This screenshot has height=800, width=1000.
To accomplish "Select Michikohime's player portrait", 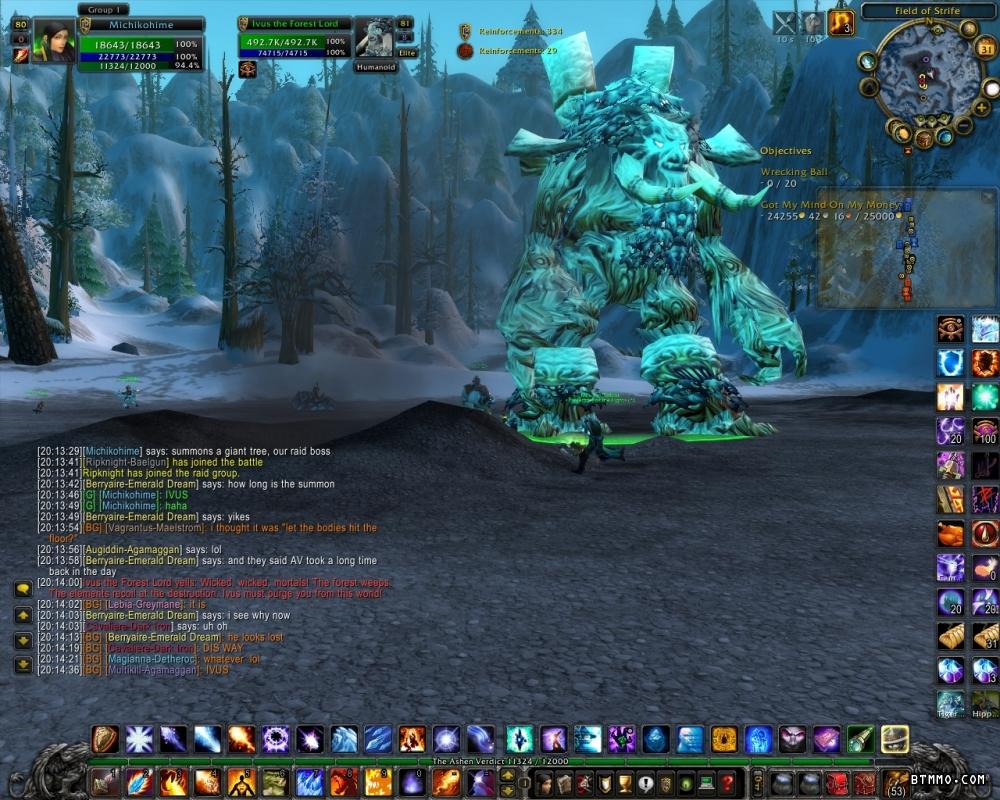I will pyautogui.click(x=53, y=41).
